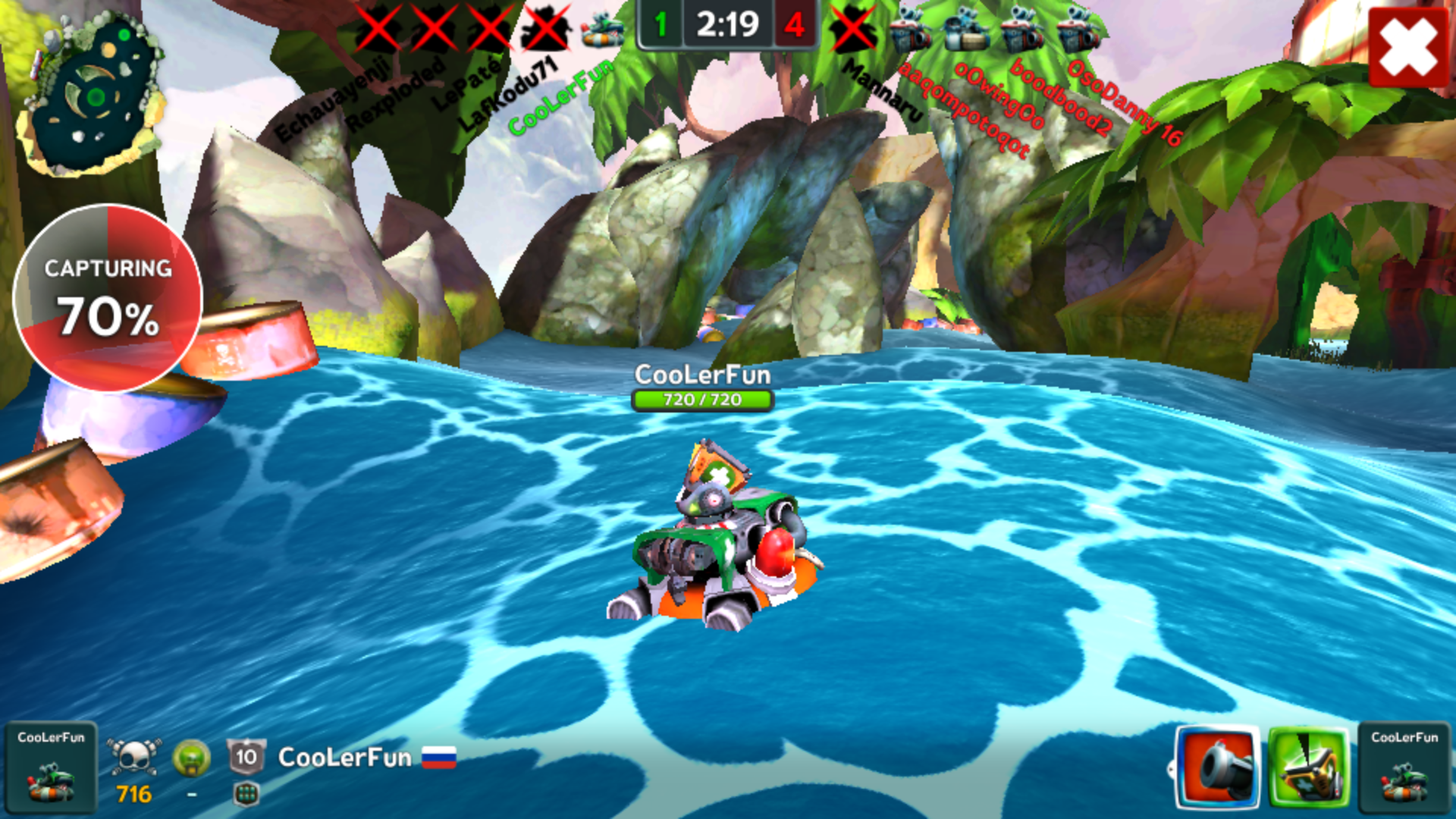This screenshot has height=819, width=1456.
Task: Close the spectator view with the X button
Action: (1408, 47)
